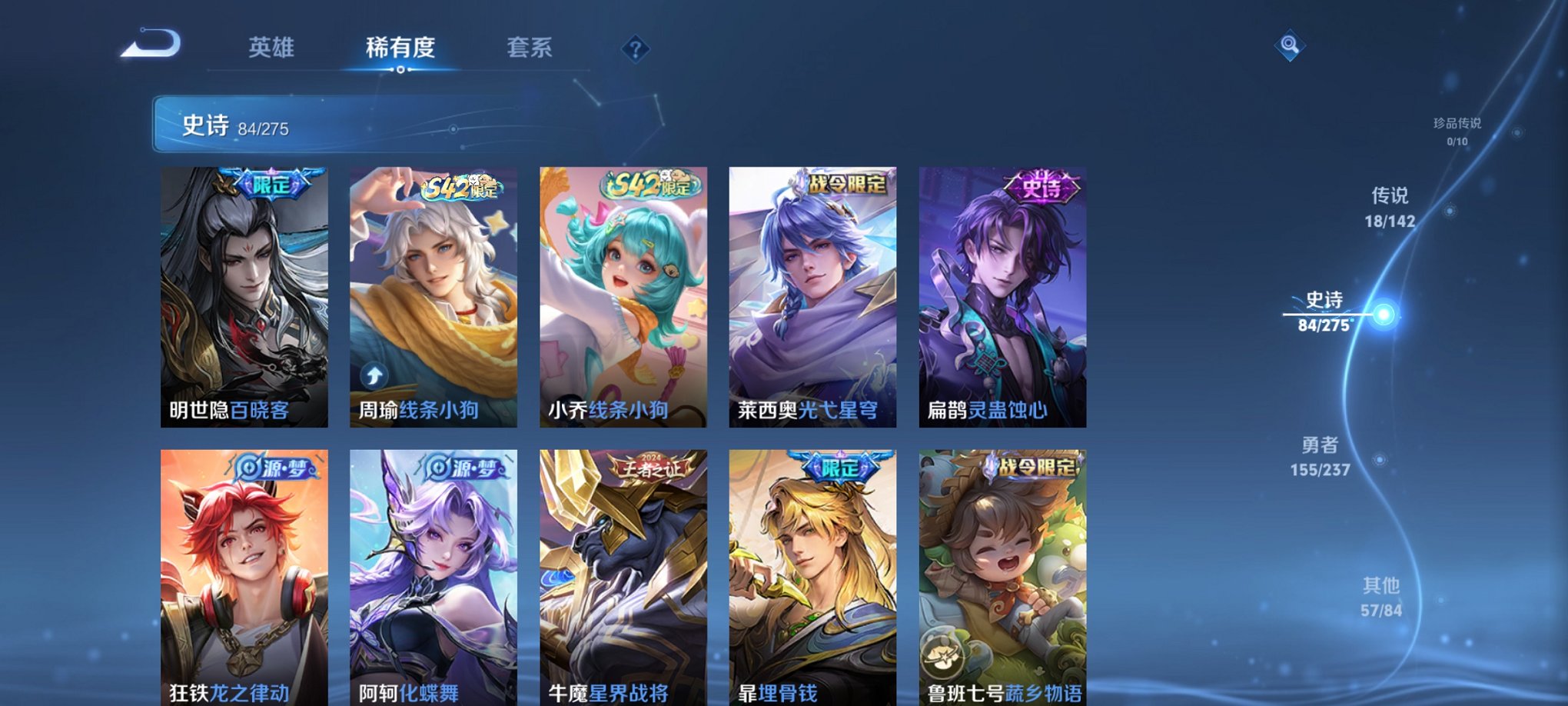Image resolution: width=1568 pixels, height=706 pixels.
Task: Click the help question mark icon
Action: point(635,49)
